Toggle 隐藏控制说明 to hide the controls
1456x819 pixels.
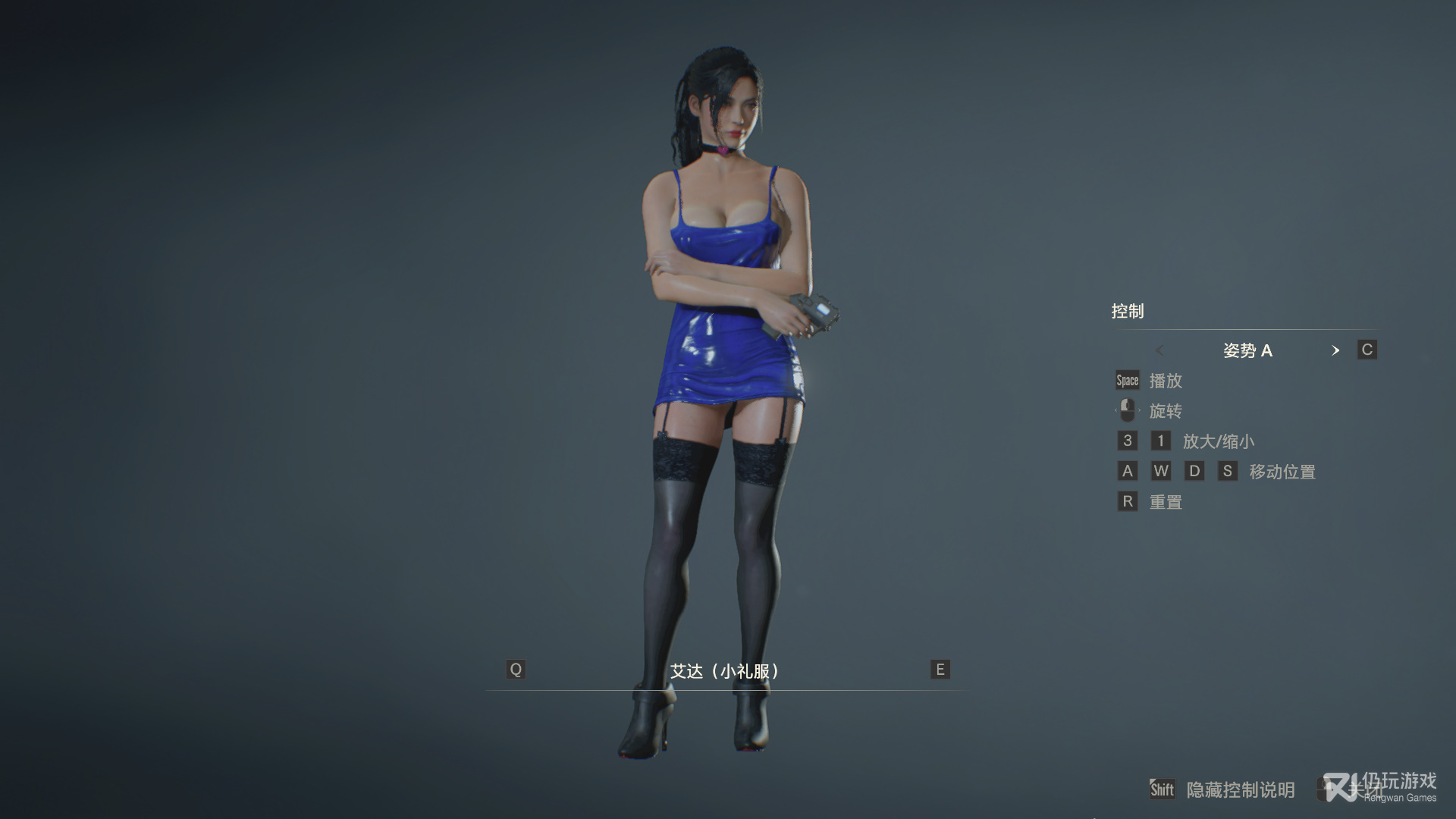pos(1240,790)
